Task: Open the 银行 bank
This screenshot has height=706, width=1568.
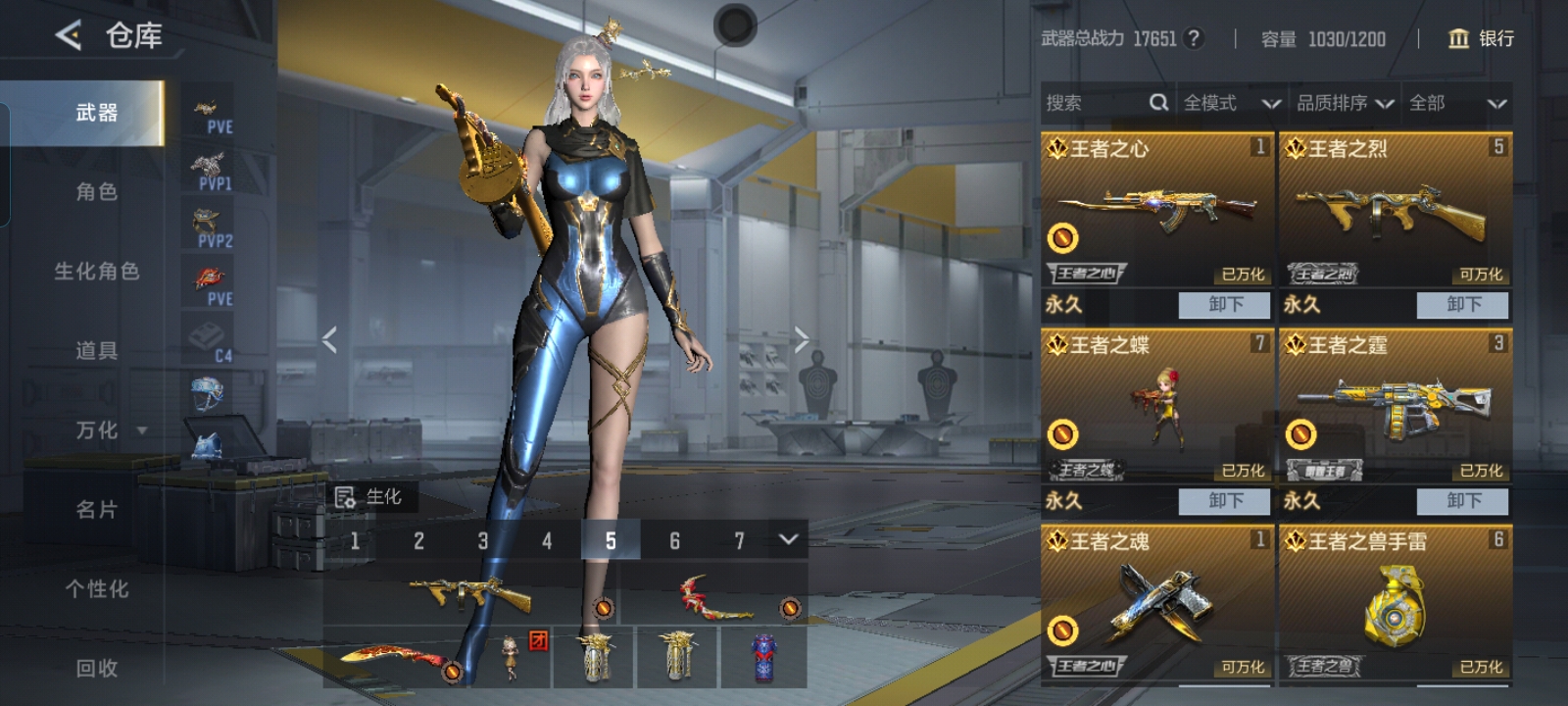Action: click(1481, 38)
